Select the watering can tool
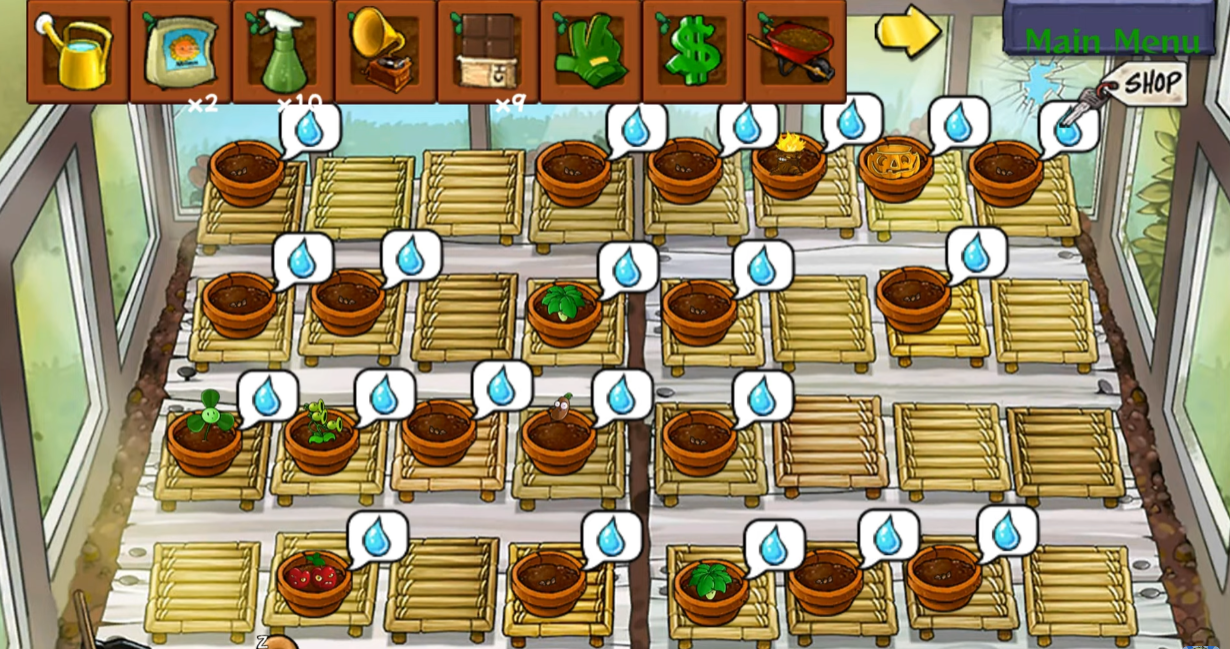 click(78, 50)
